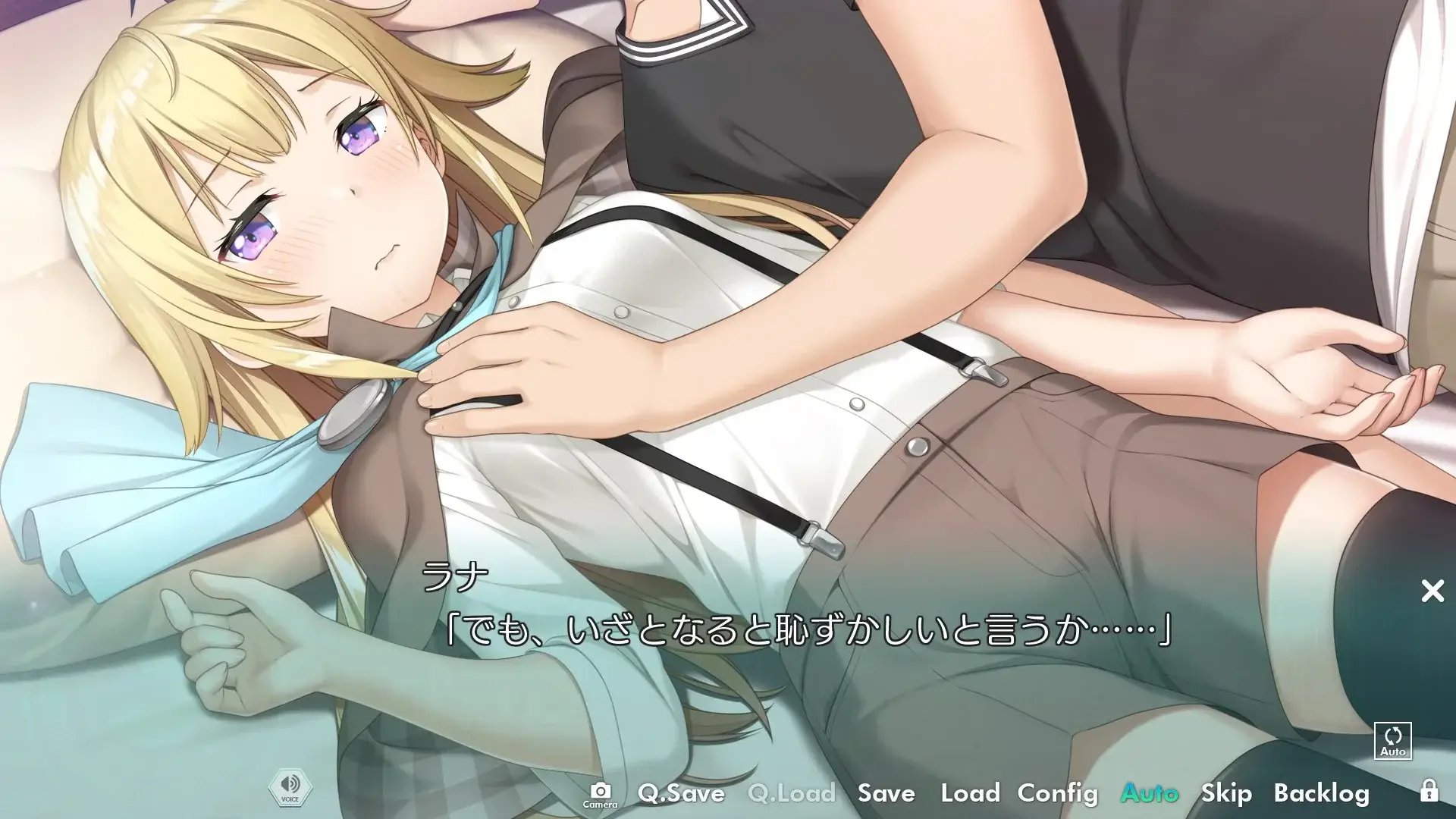Enable Skip mode for fast-forwarding text
This screenshot has height=819, width=1456.
point(1226,793)
